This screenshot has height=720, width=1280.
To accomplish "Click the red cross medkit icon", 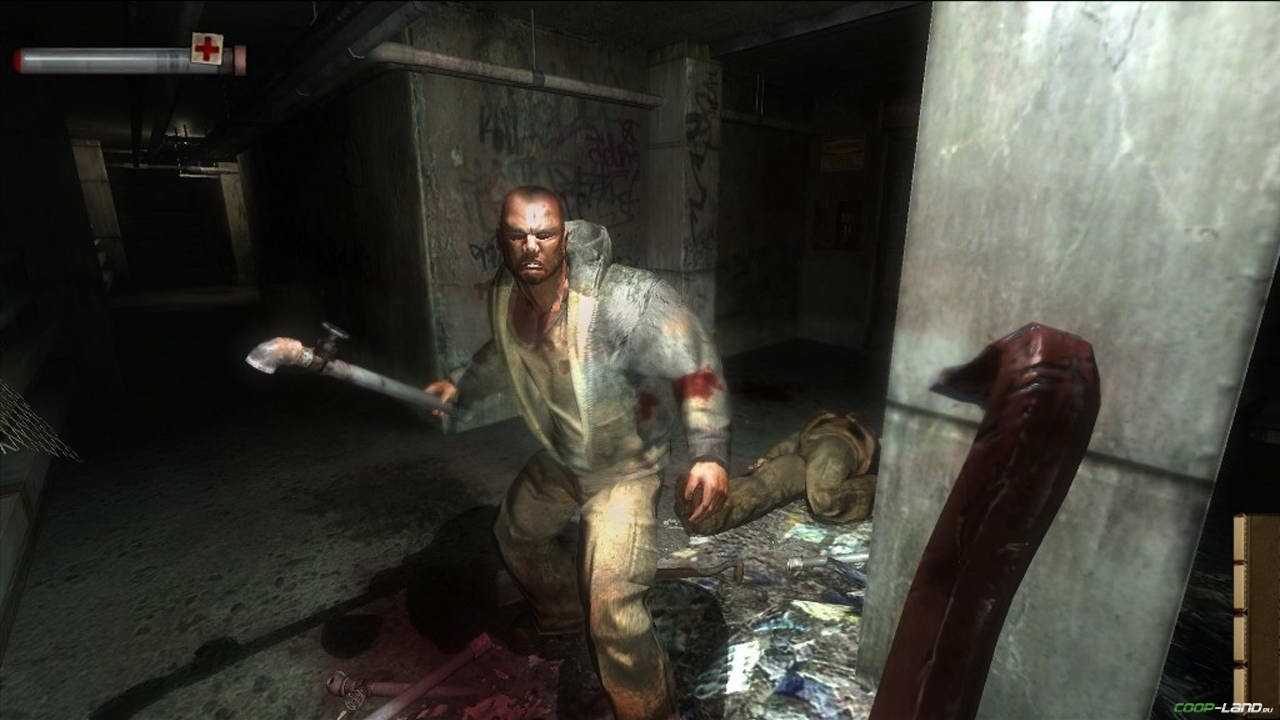I will (207, 48).
